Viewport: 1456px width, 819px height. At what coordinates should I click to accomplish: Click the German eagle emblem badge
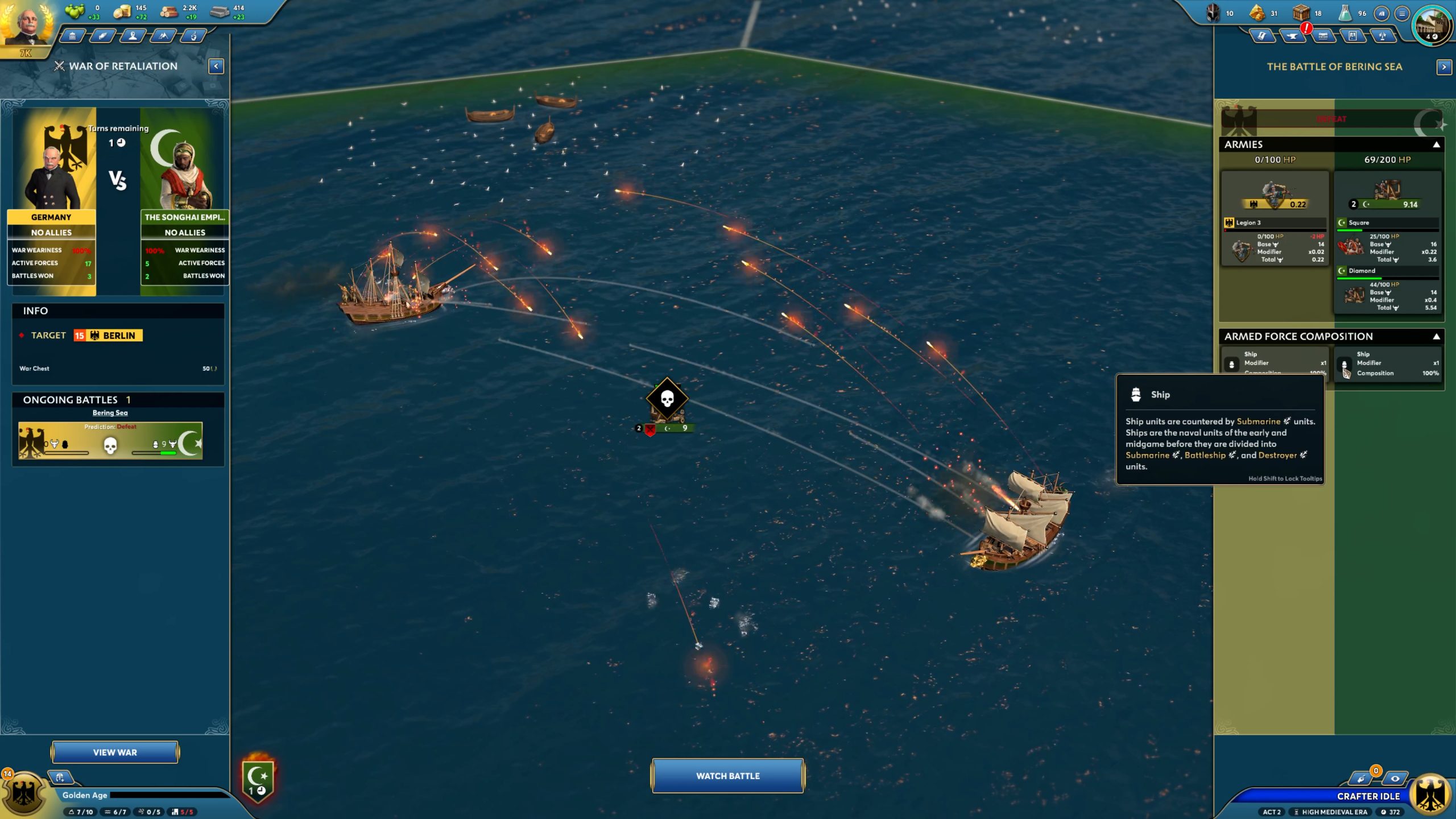(23, 793)
